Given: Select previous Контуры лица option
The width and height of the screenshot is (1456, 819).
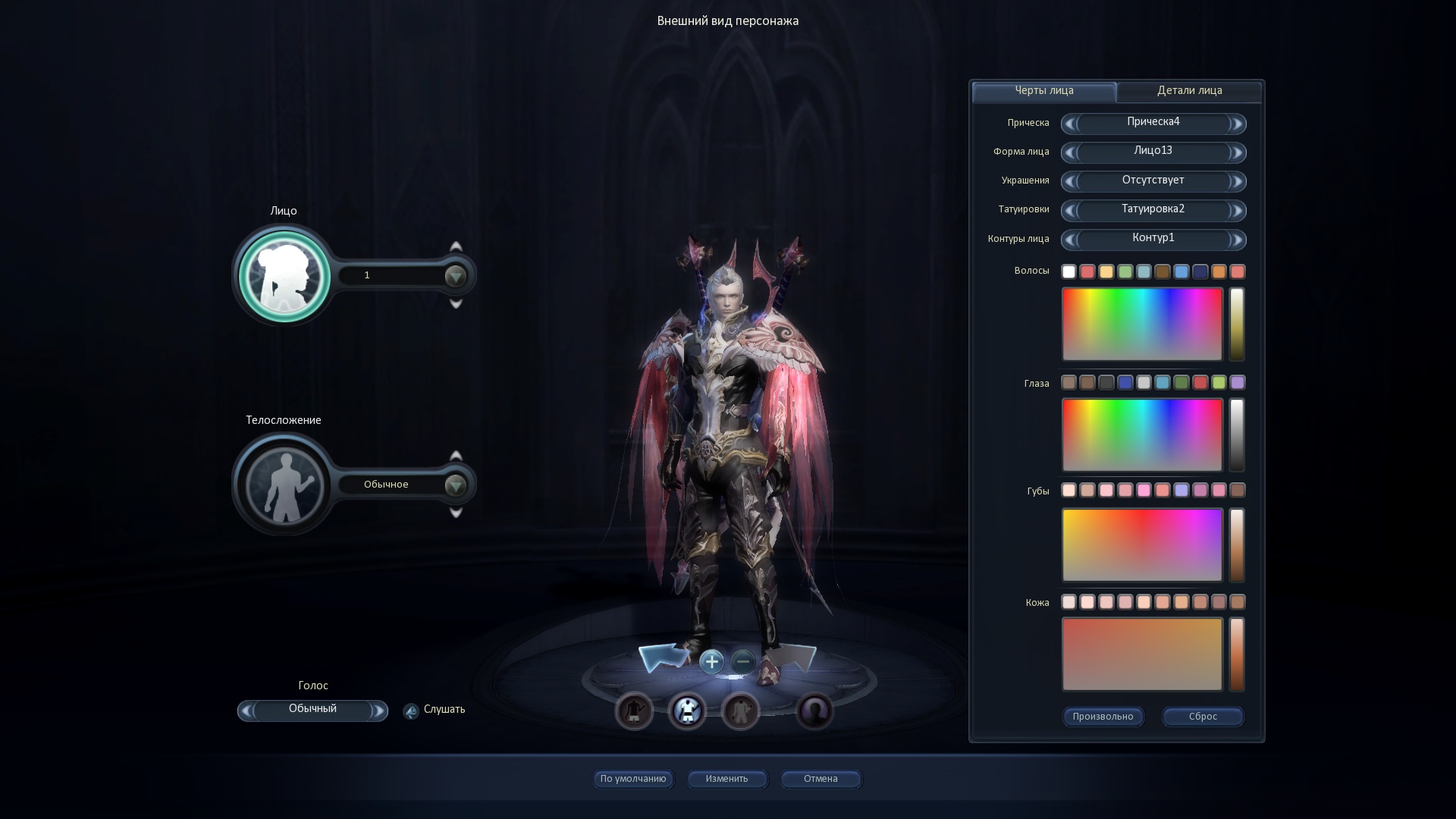Looking at the screenshot, I should (1070, 240).
